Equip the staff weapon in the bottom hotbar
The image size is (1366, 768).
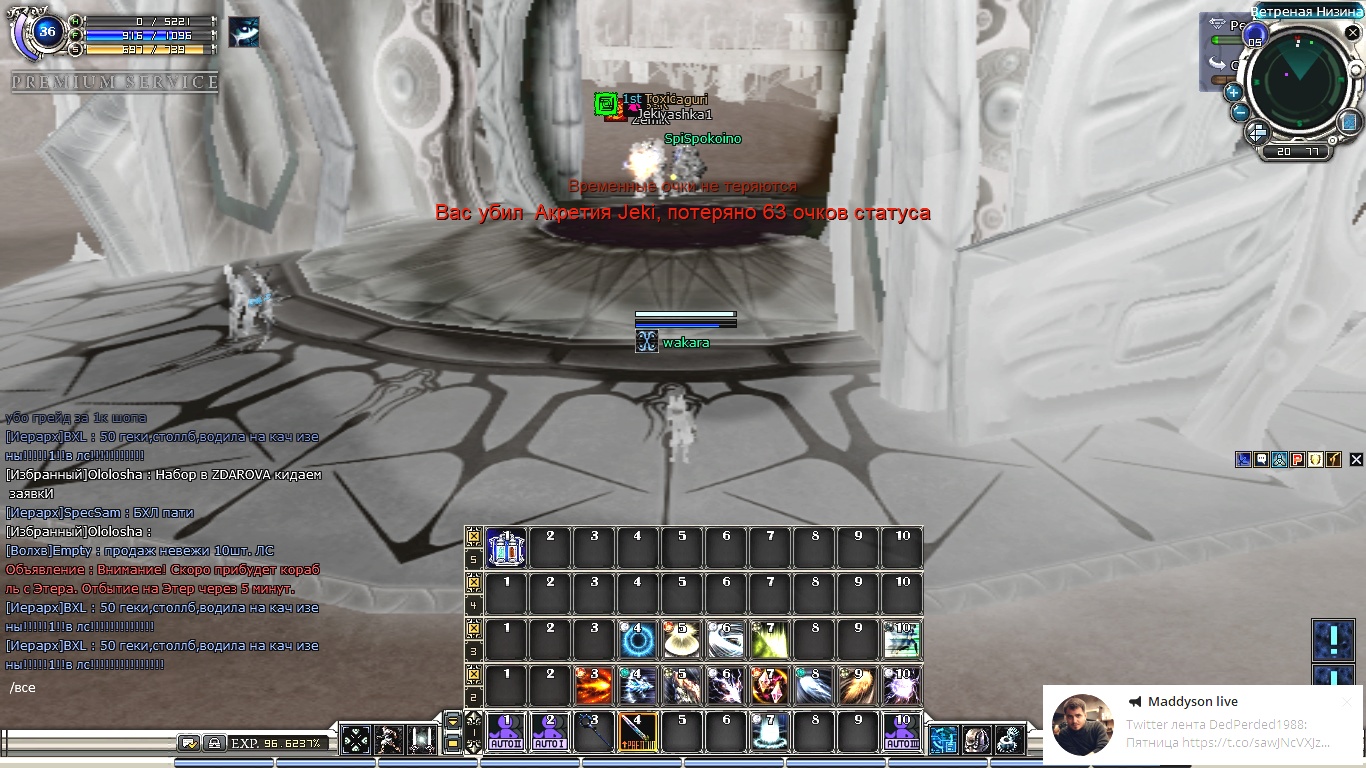(594, 732)
